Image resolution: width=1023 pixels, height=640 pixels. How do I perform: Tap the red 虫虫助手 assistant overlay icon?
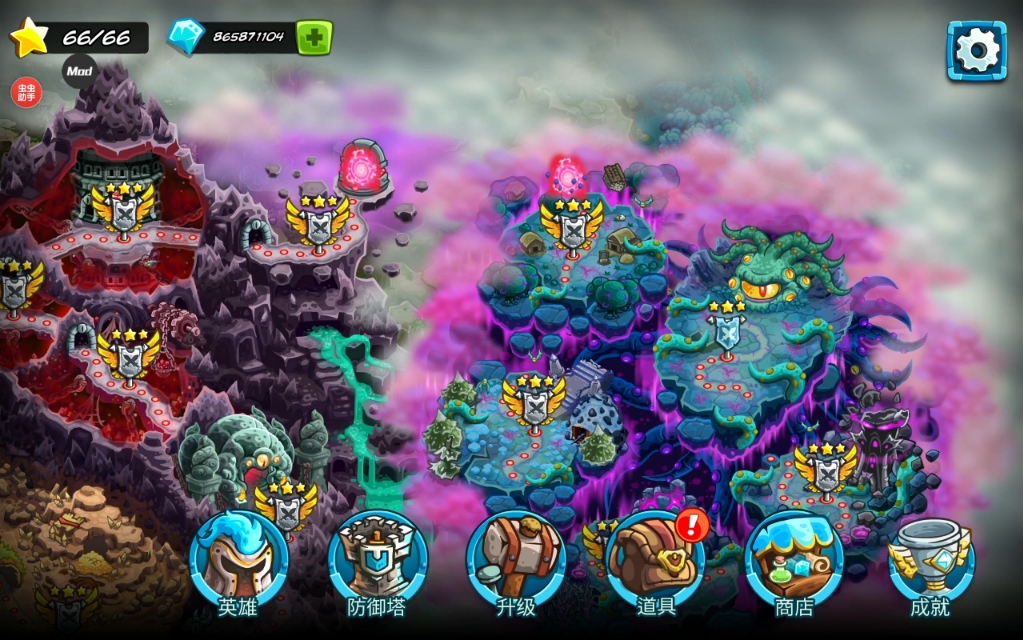26,92
